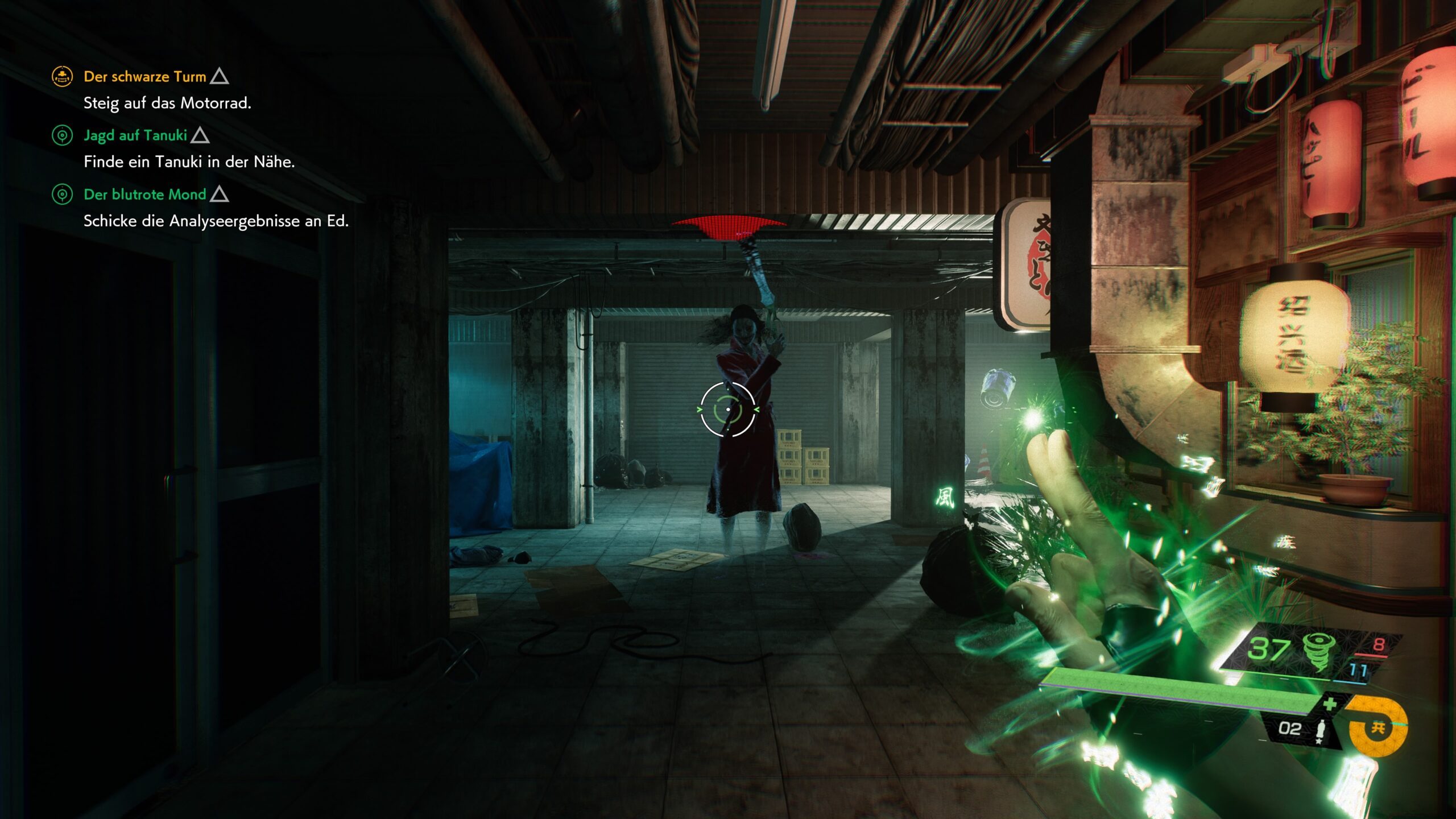Click the orange talisman ring icon
Image resolution: width=1456 pixels, height=819 pixels.
(x=1376, y=726)
